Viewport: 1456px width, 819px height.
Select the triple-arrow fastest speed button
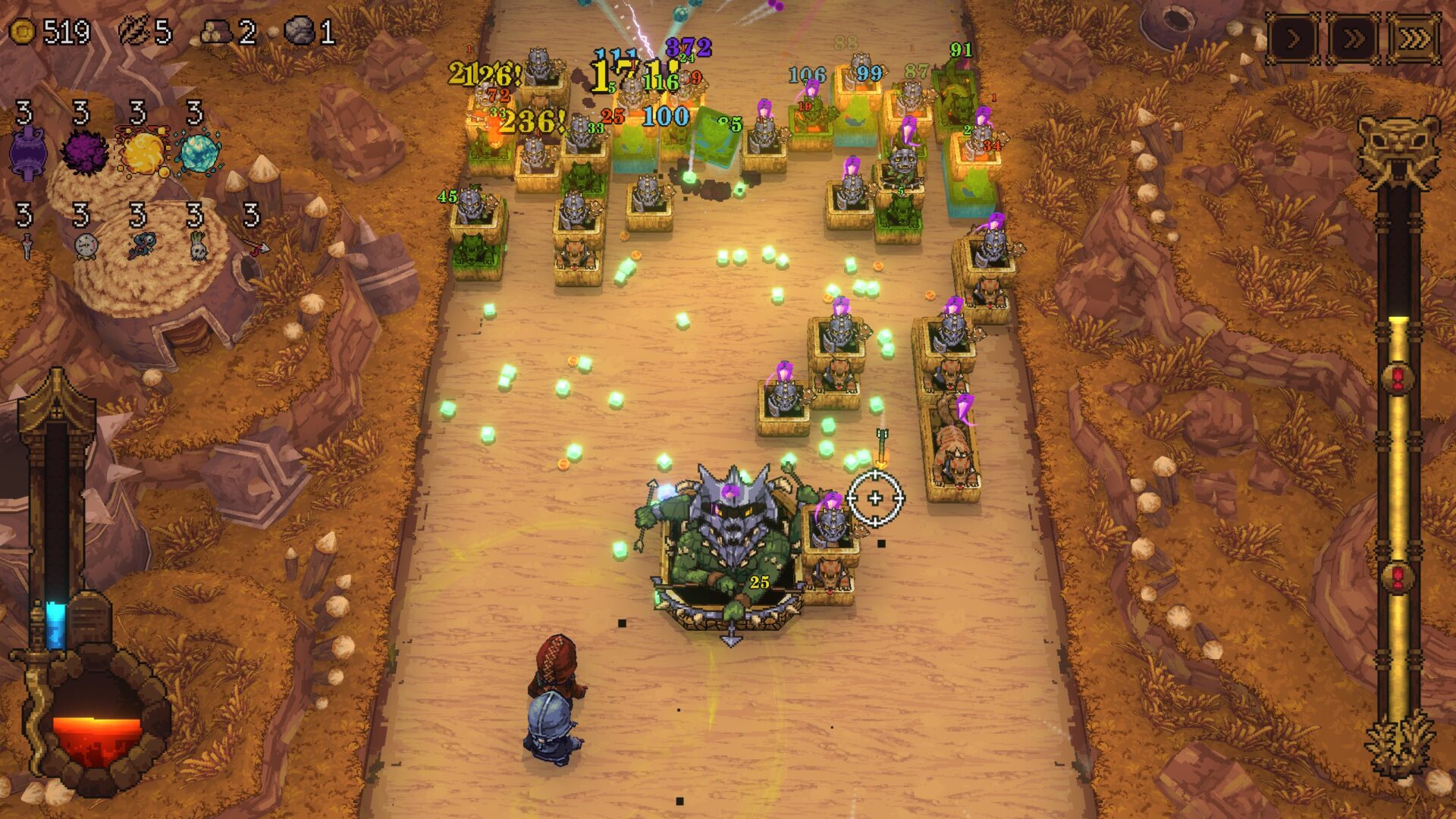(1414, 39)
